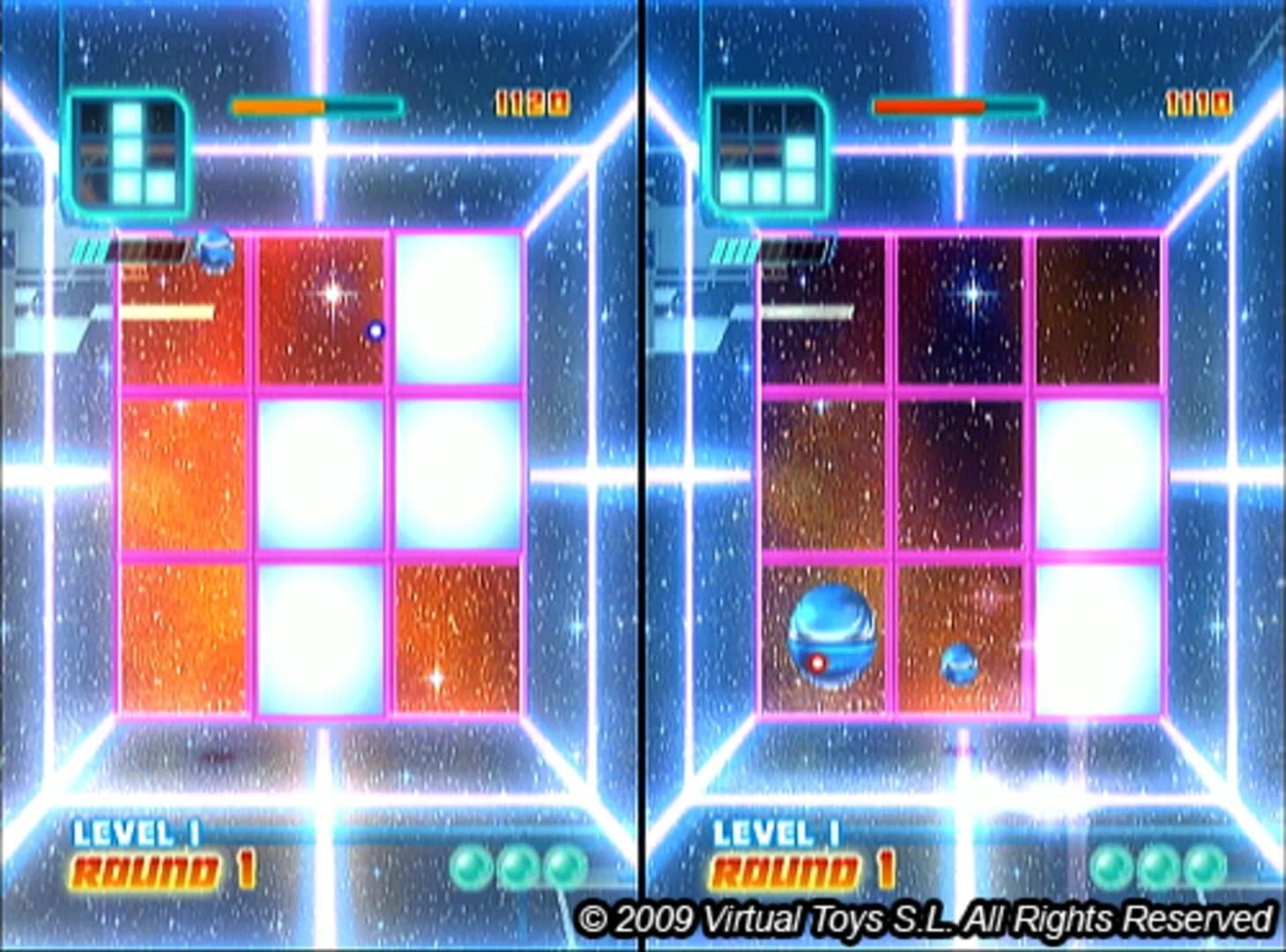1286x952 pixels.
Task: Click Player 2's next-piece preview panel
Action: [x=769, y=152]
